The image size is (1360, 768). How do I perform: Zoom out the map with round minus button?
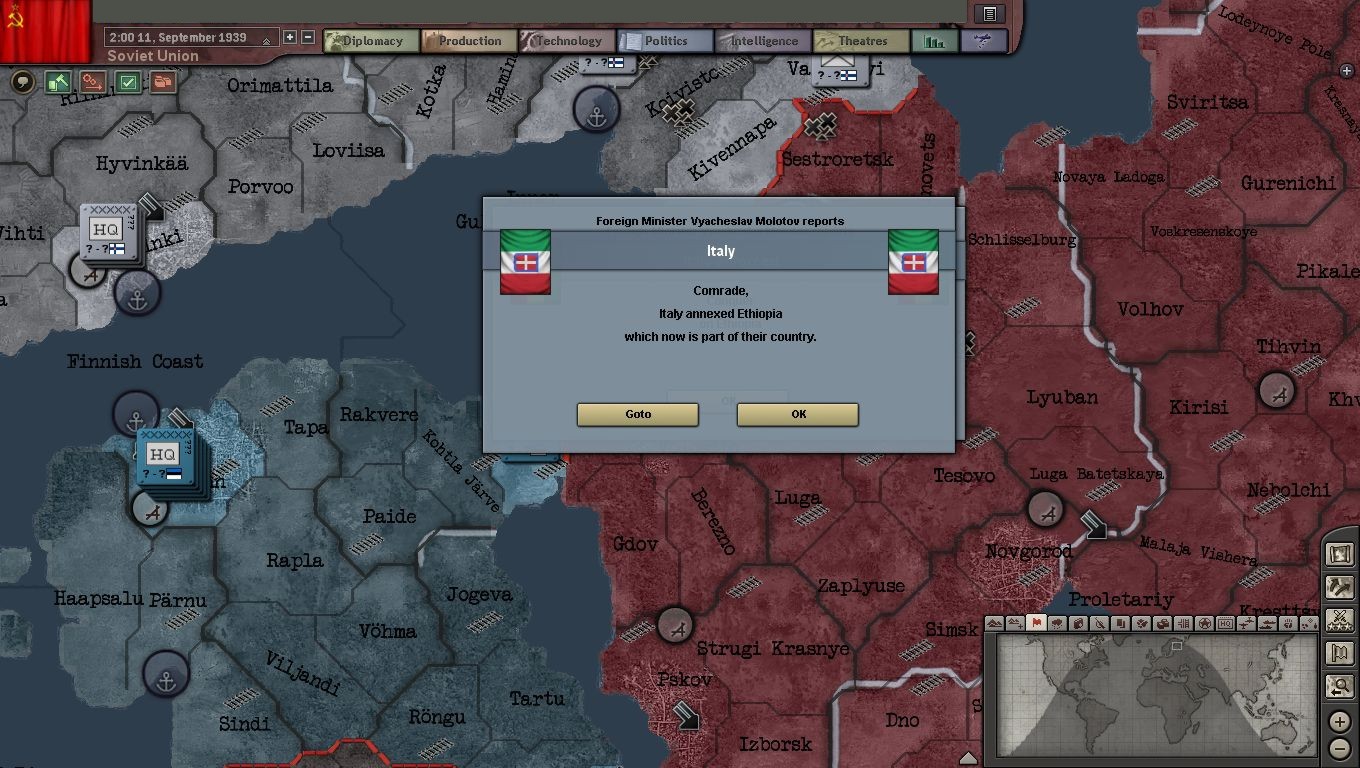pyautogui.click(x=1340, y=748)
